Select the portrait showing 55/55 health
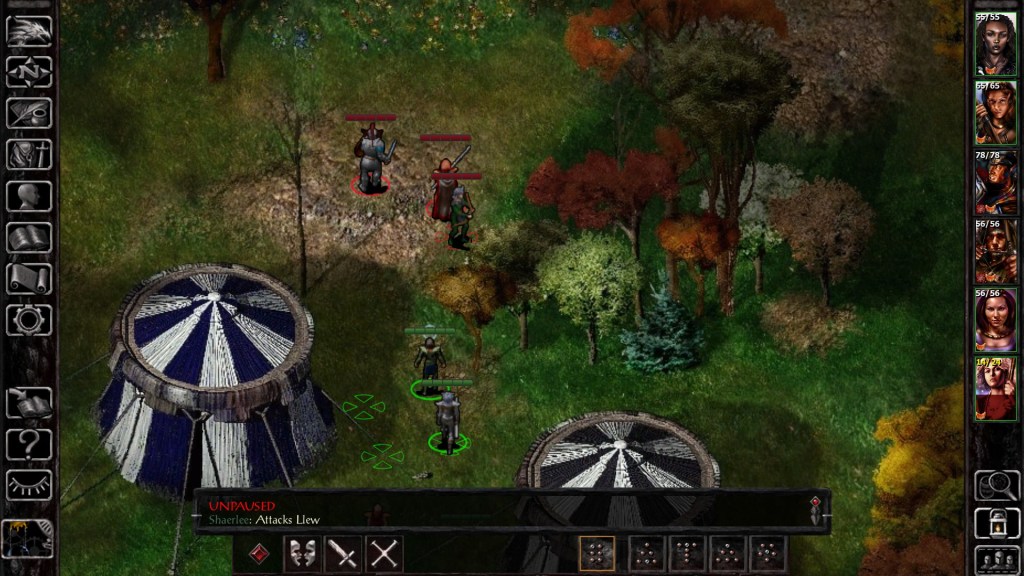This screenshot has height=576, width=1024. 995,45
